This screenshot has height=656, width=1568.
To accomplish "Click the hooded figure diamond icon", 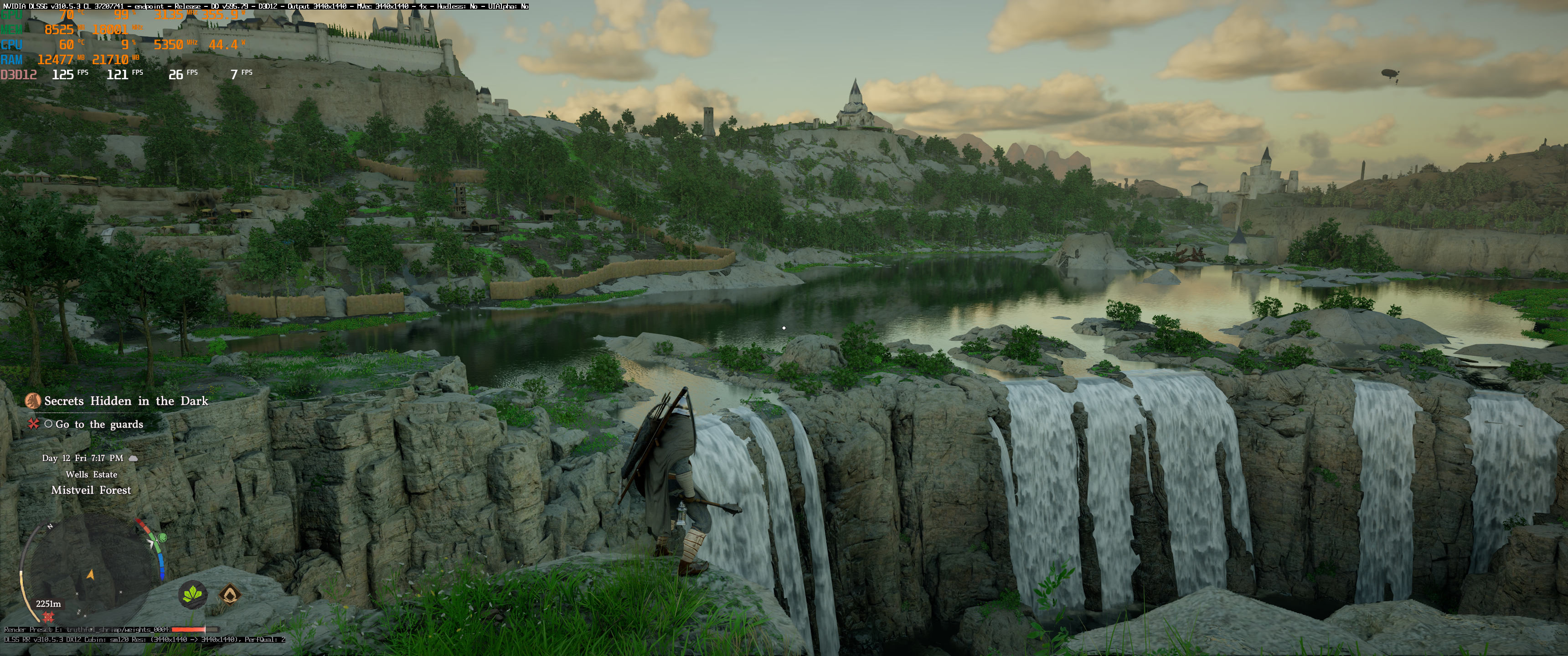I will tap(229, 593).
